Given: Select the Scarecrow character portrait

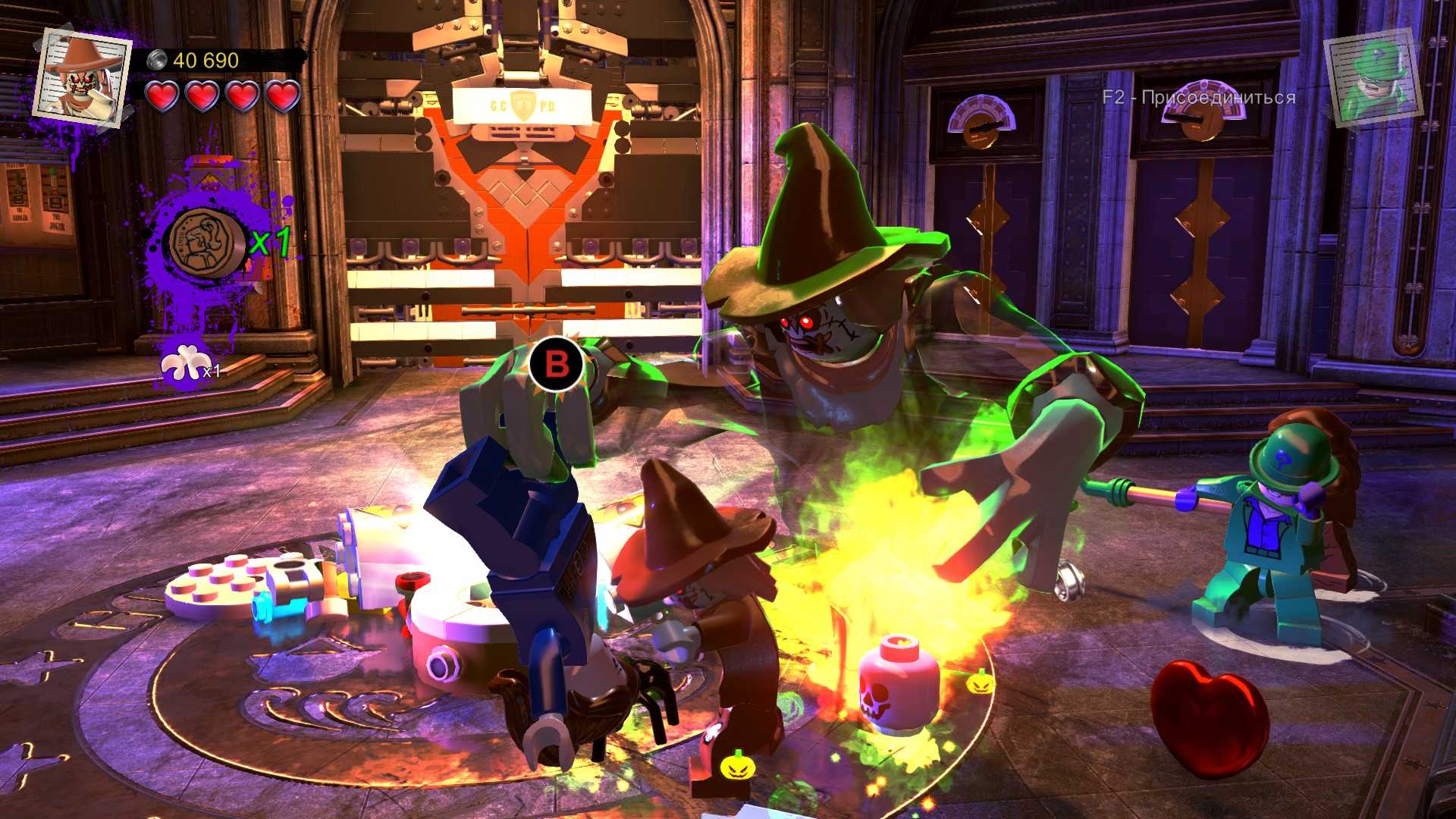Looking at the screenshot, I should [x=81, y=72].
